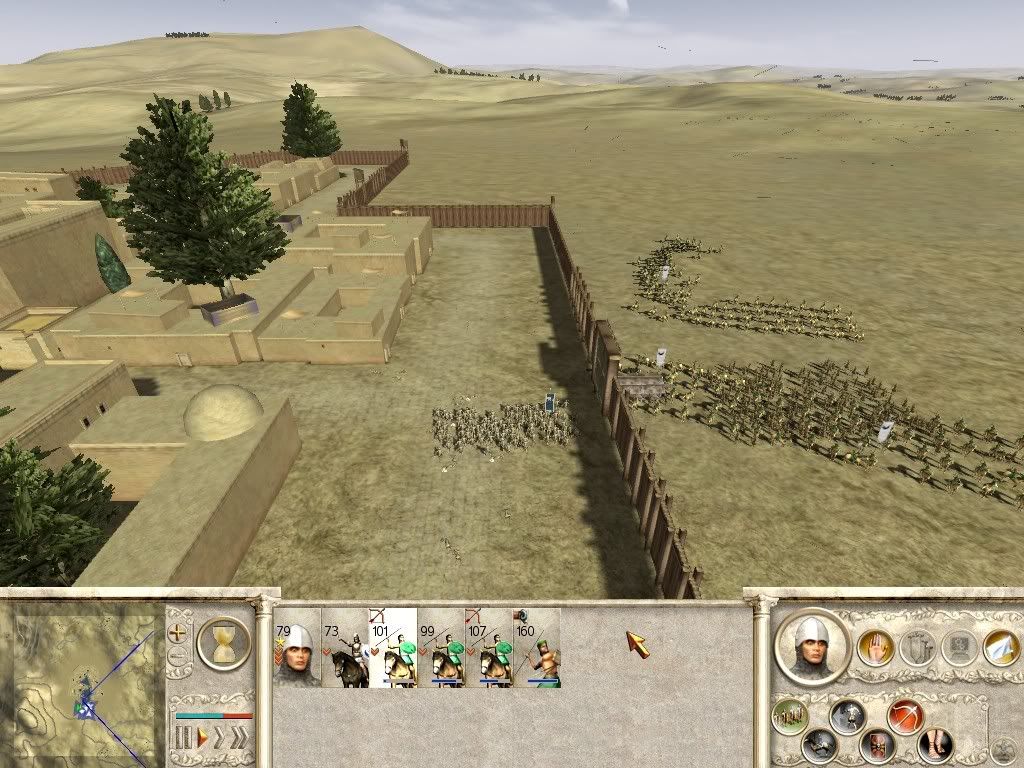The image size is (1024, 768).
Task: Select the cavalry unit card with 73 men
Action: coord(345,648)
